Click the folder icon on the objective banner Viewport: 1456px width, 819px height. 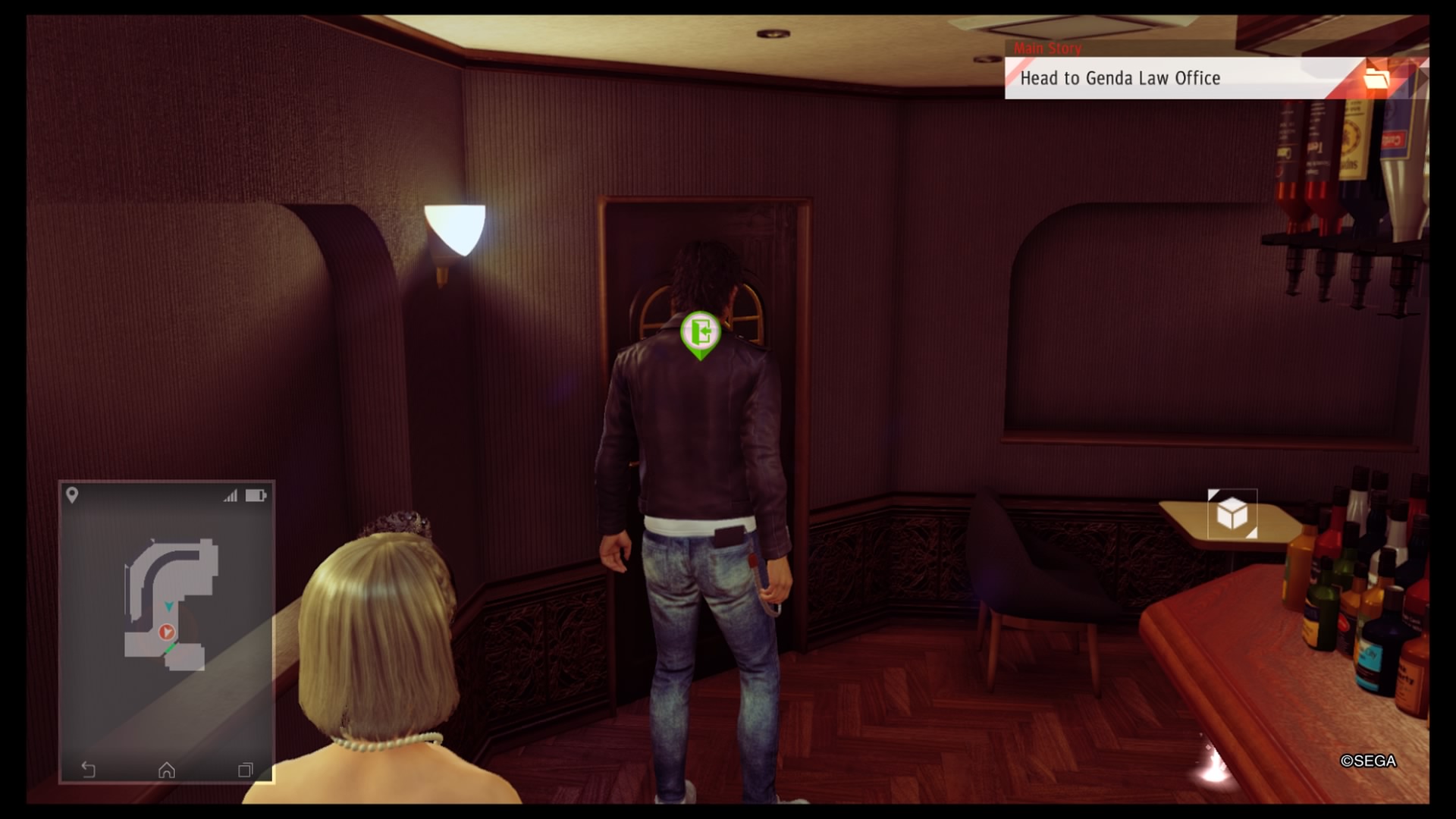click(x=1376, y=78)
